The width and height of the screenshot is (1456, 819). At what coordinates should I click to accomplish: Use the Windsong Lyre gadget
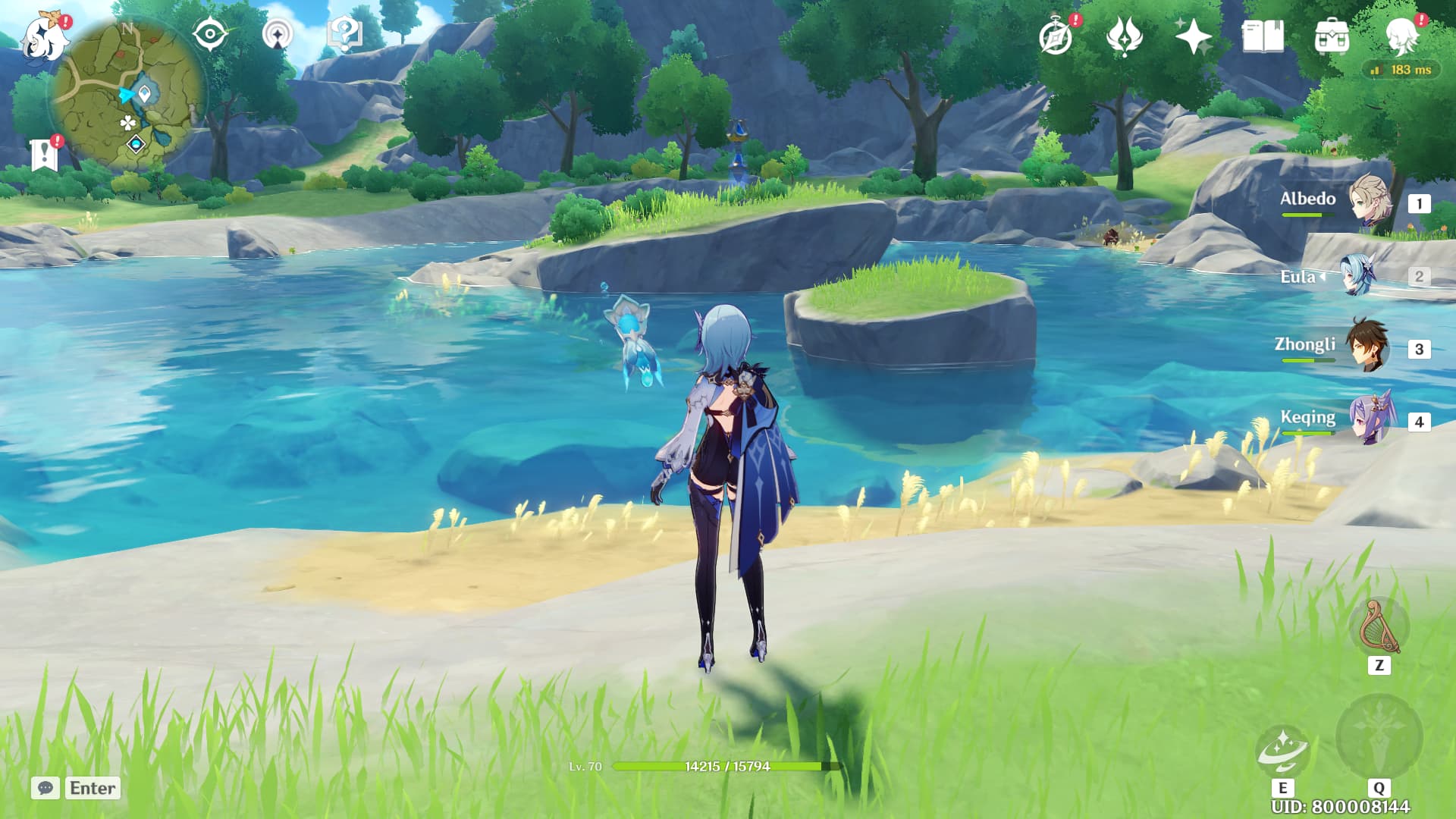[1379, 628]
